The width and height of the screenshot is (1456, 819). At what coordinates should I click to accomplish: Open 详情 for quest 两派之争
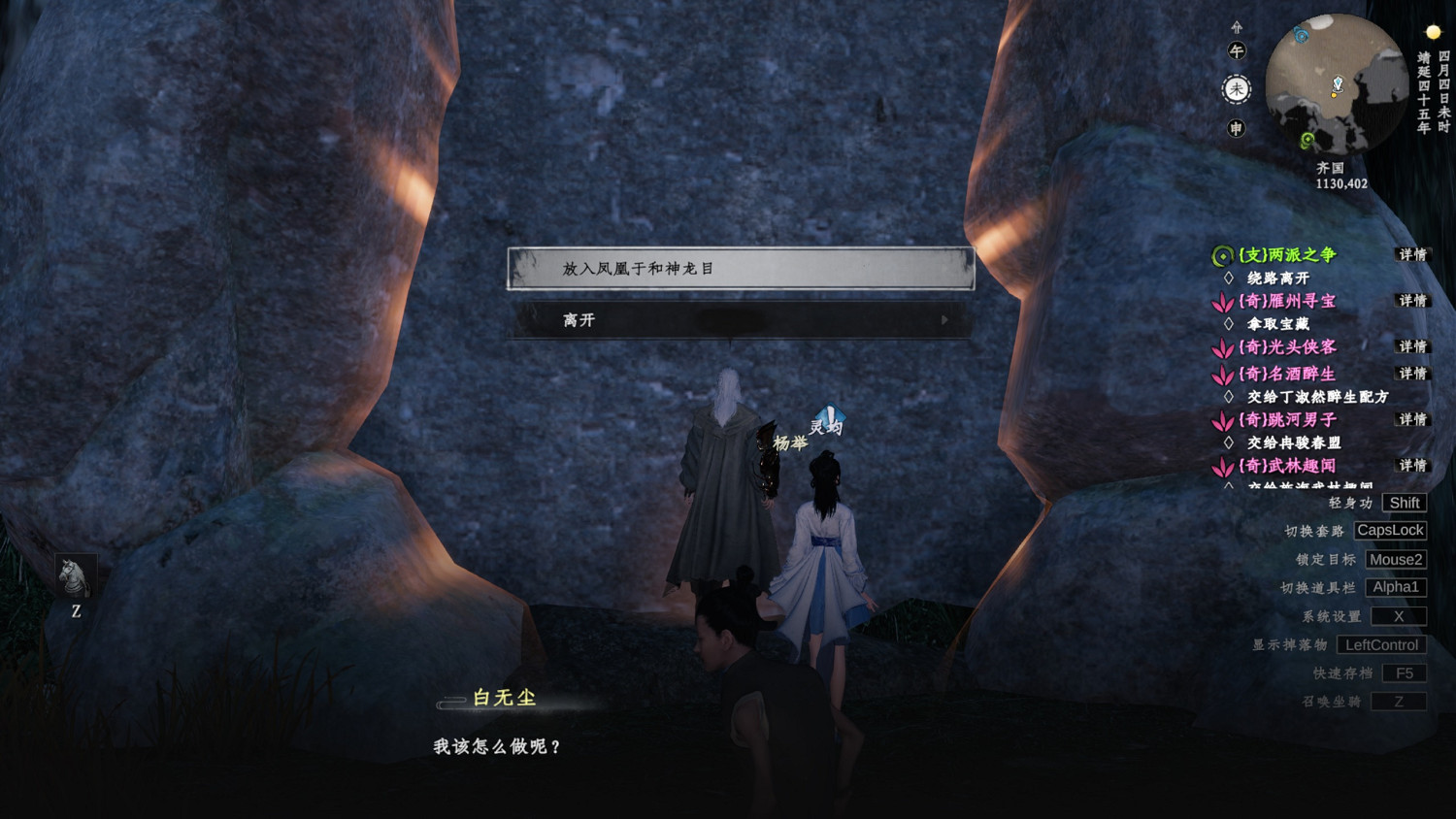(1412, 255)
